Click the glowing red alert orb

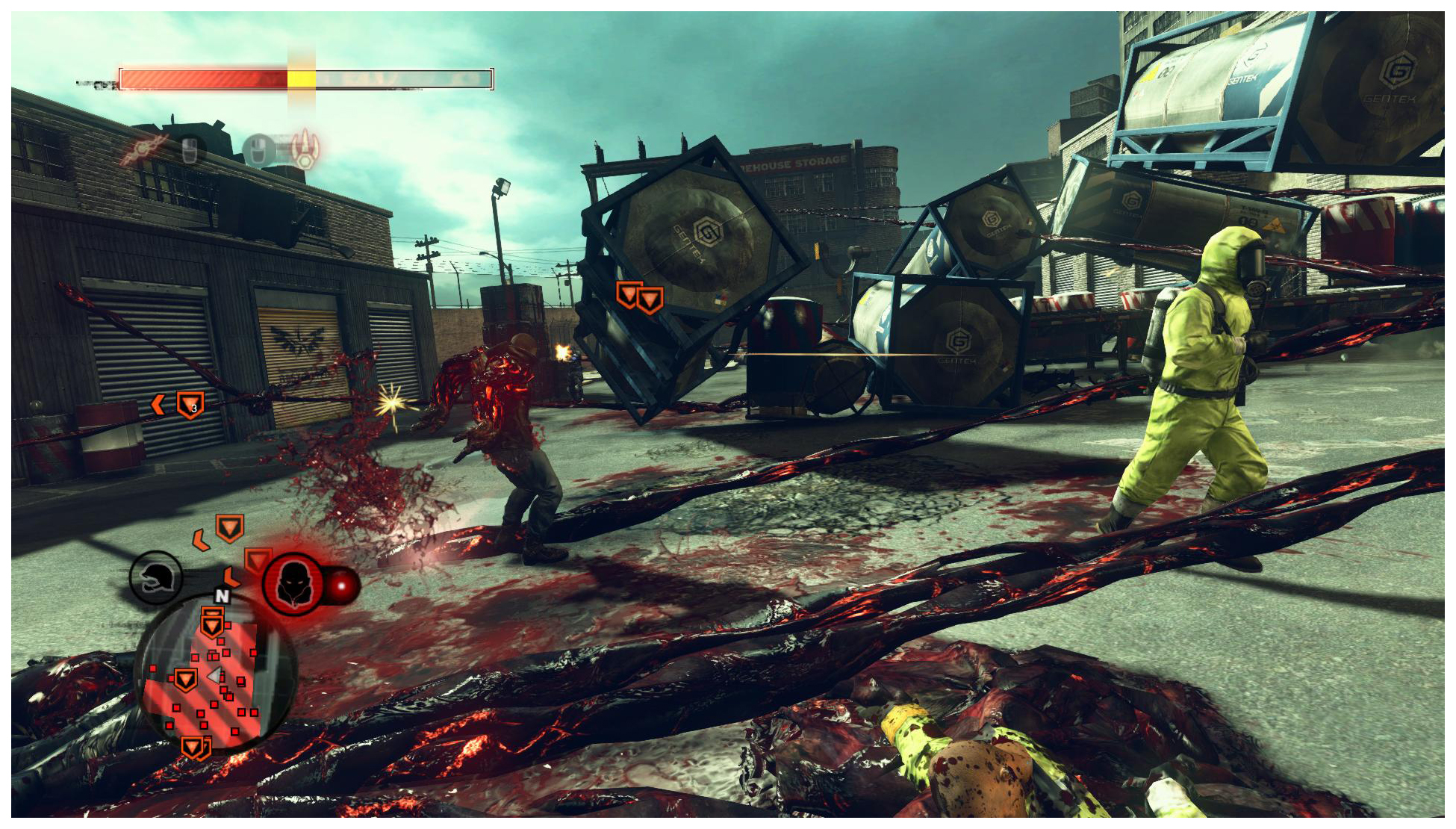[343, 586]
